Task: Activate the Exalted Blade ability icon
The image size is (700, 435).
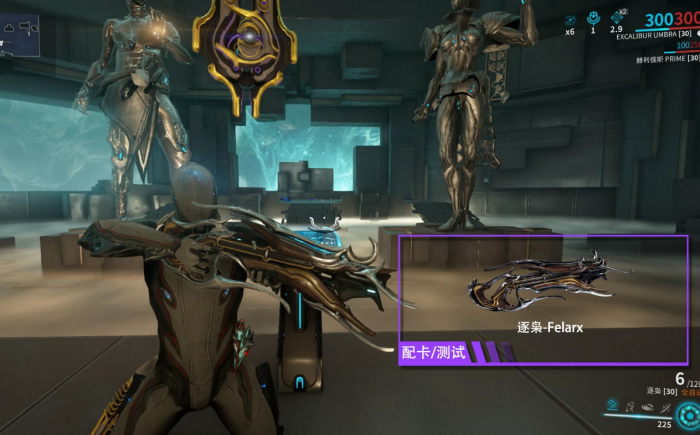Action: tap(664, 406)
